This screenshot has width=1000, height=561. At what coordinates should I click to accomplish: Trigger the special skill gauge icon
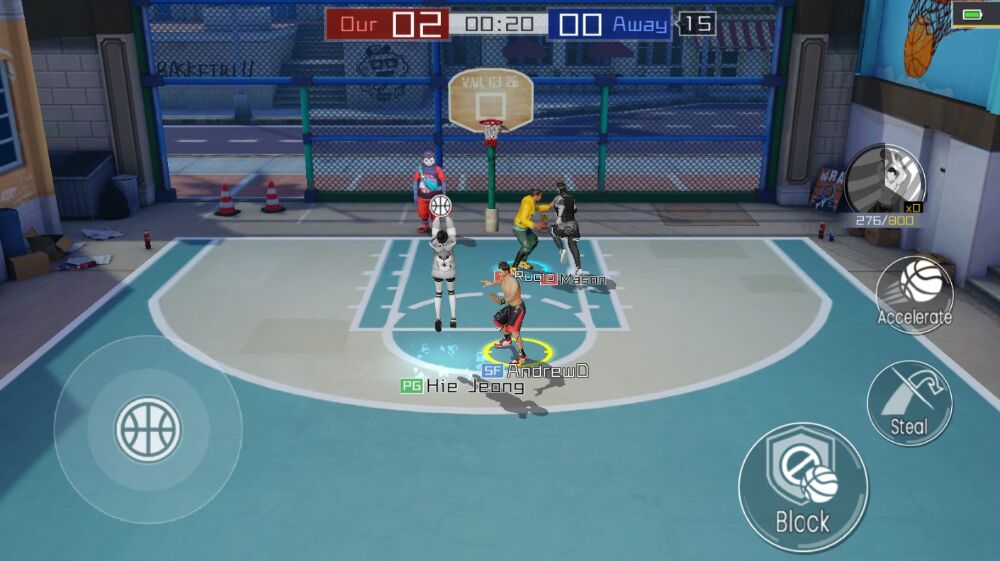[x=884, y=181]
